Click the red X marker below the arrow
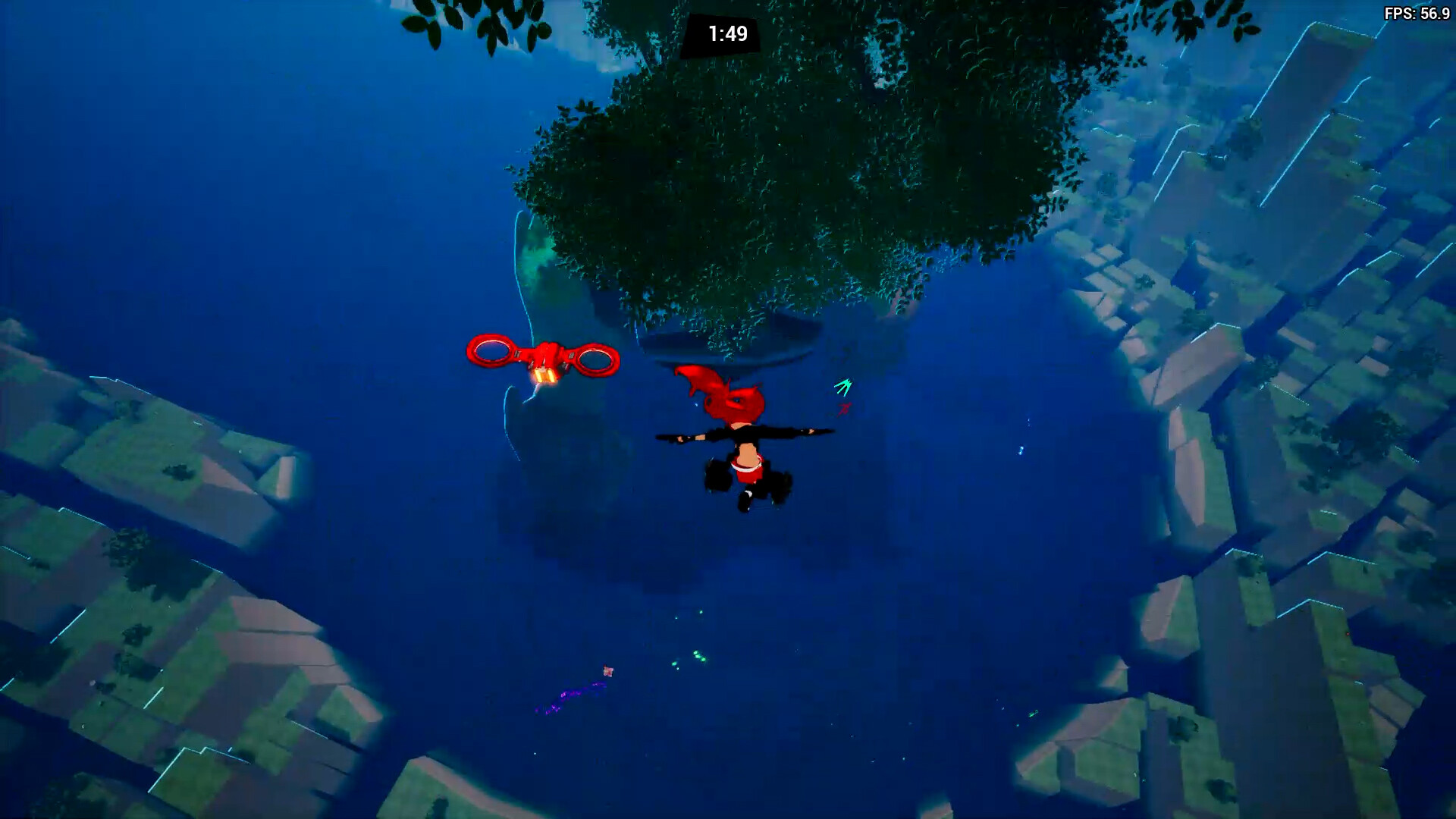This screenshot has width=1456, height=819. [x=844, y=408]
